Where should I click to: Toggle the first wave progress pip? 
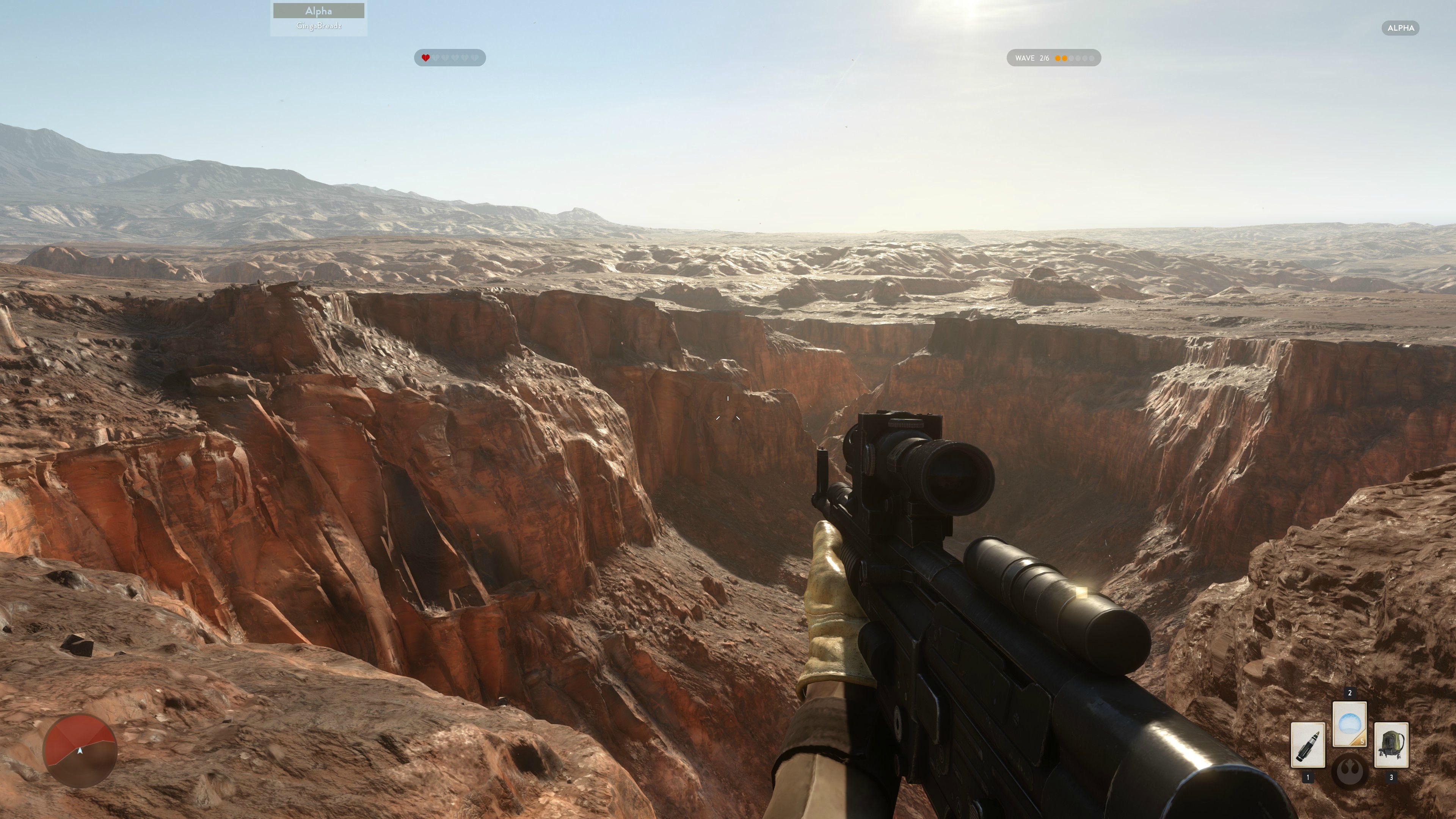click(x=1057, y=58)
